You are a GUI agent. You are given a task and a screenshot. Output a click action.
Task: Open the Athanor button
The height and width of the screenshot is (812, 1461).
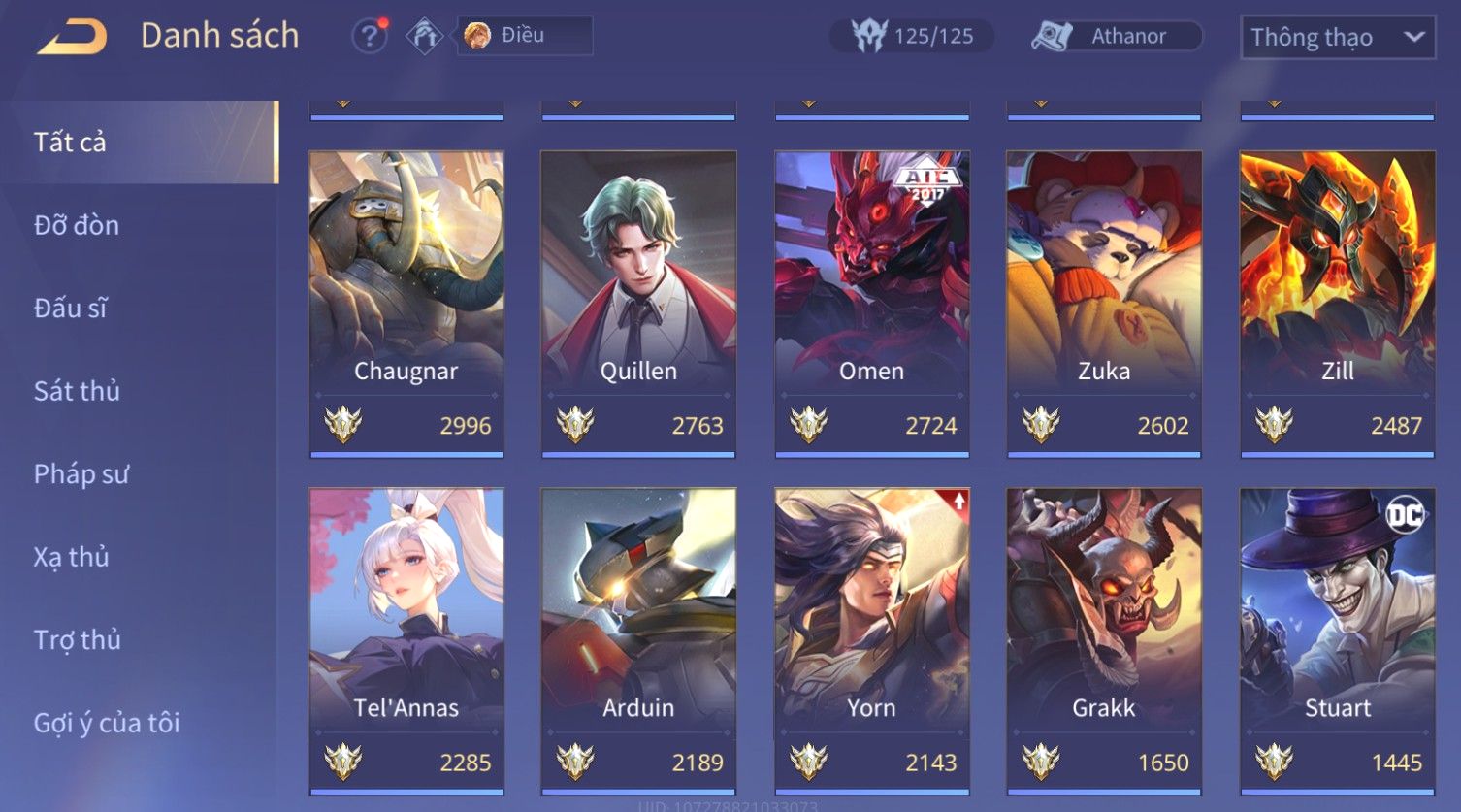pyautogui.click(x=1117, y=37)
